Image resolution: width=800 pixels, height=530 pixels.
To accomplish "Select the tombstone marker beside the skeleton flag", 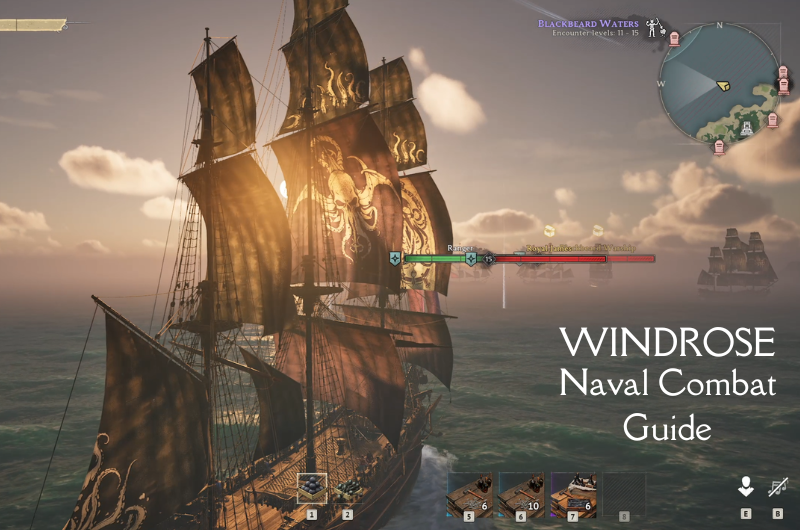I will [x=675, y=38].
